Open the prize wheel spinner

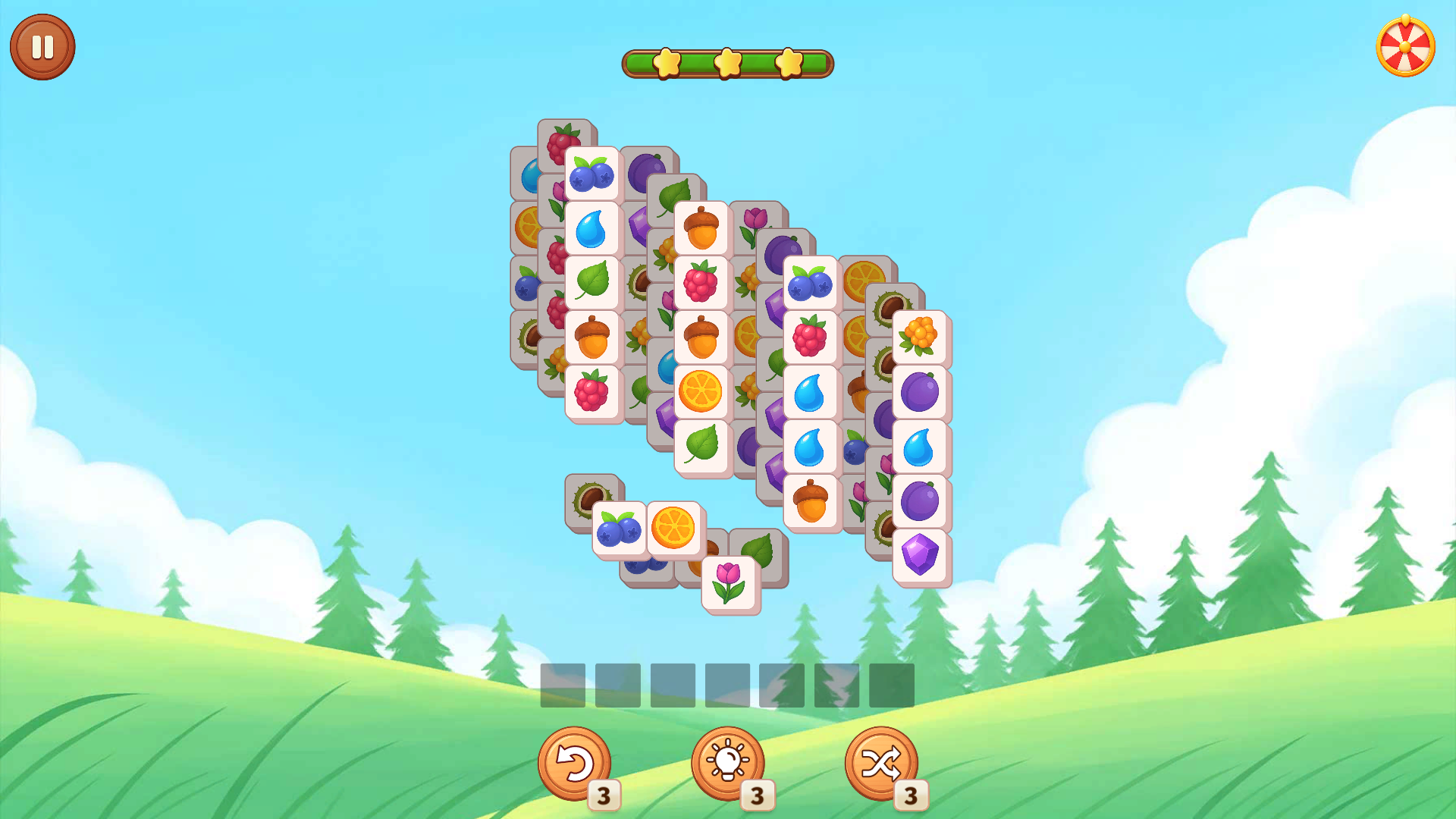click(x=1405, y=47)
